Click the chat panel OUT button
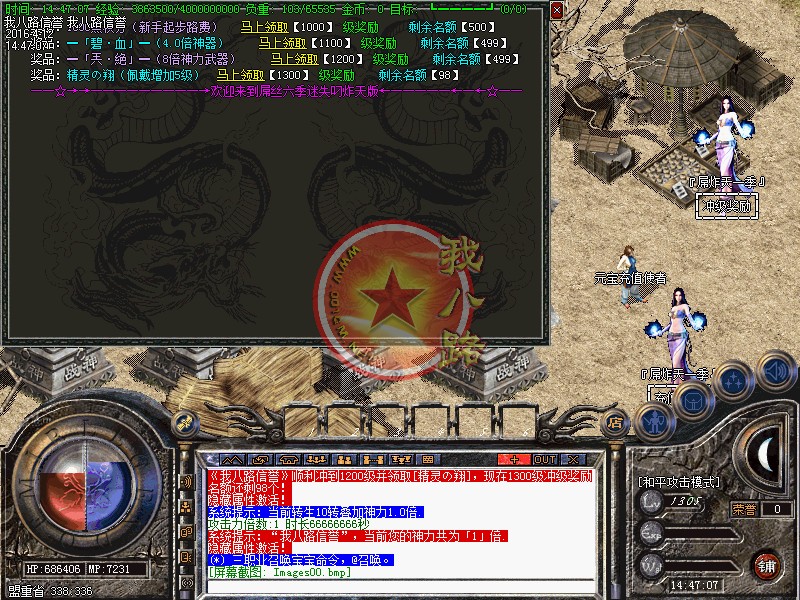Viewport: 800px width, 600px height. click(x=544, y=458)
